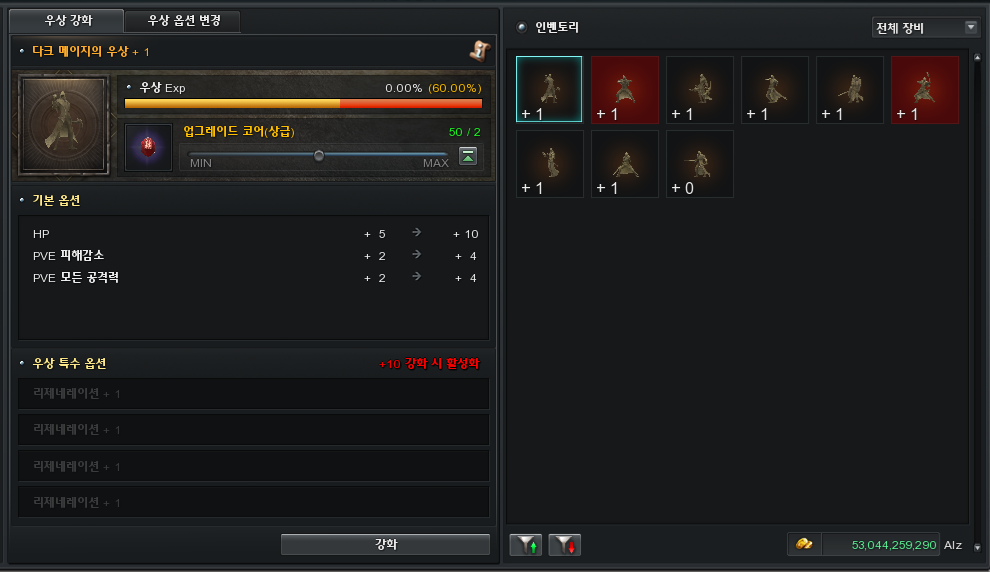This screenshot has height=572, width=990.
Task: Select the 우상 강화 tab
Action: [66, 21]
